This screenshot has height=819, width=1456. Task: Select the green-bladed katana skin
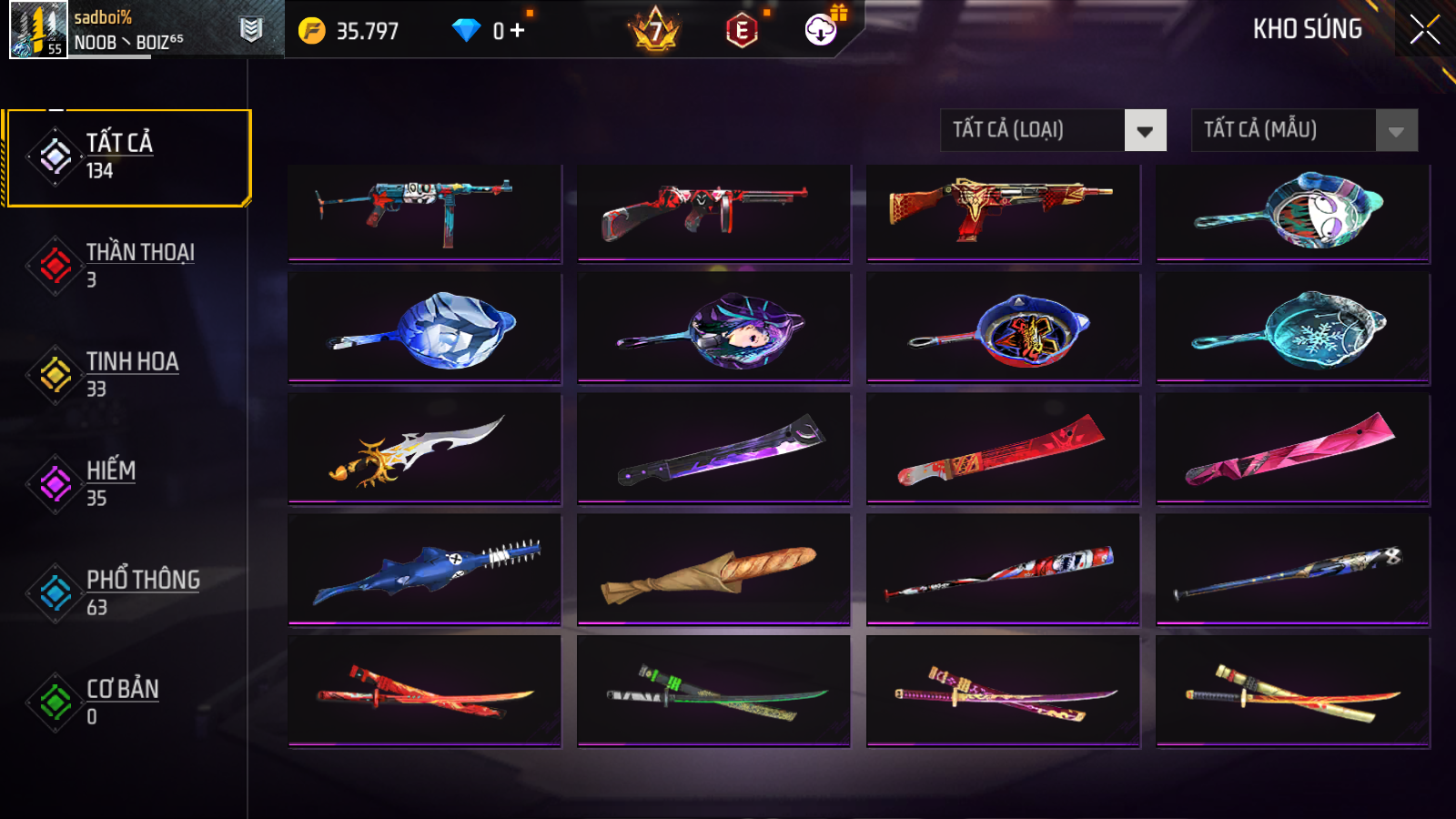click(713, 692)
